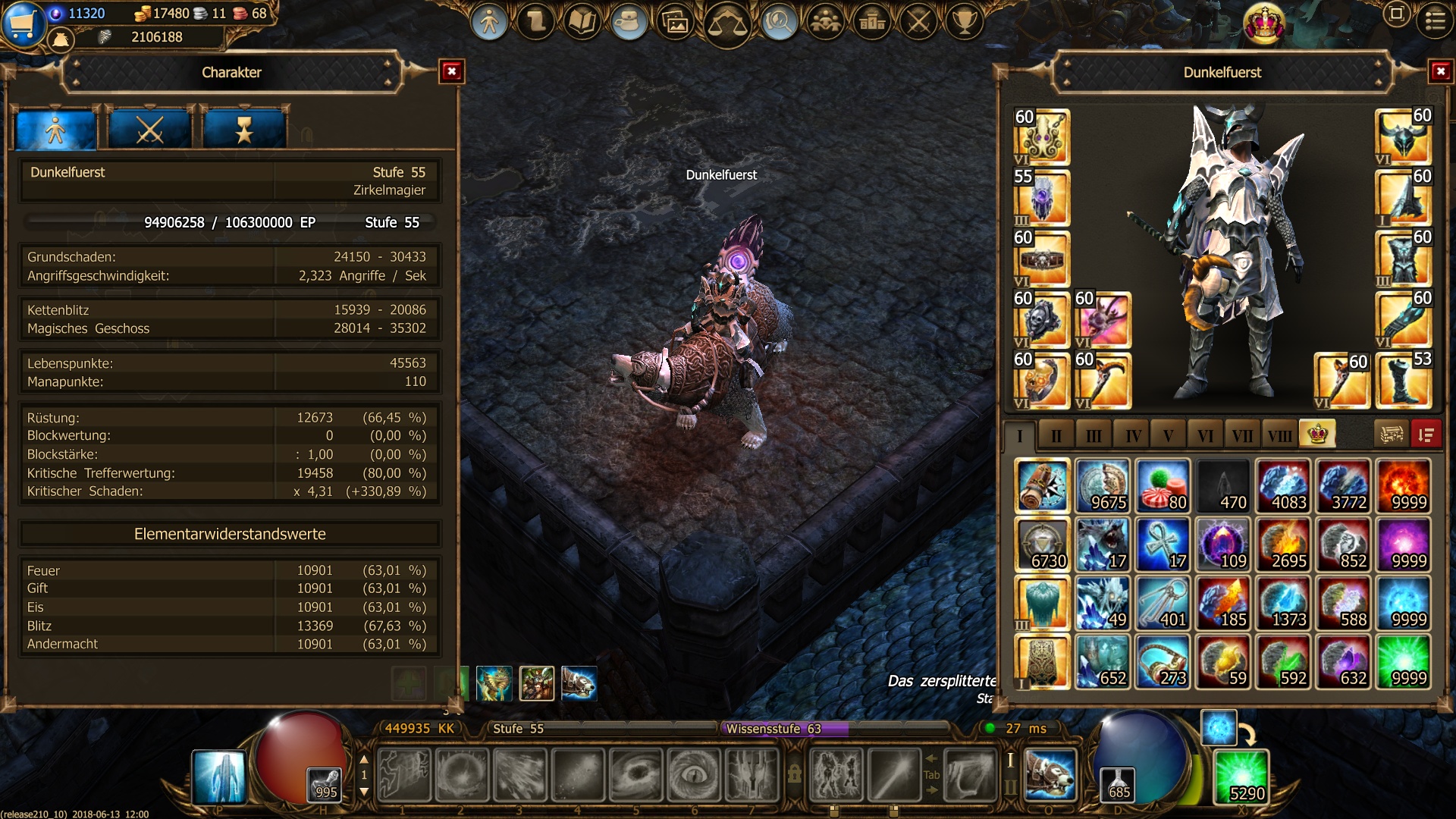This screenshot has width=1456, height=819.
Task: Sort the inventory with red sort button
Action: (1426, 435)
